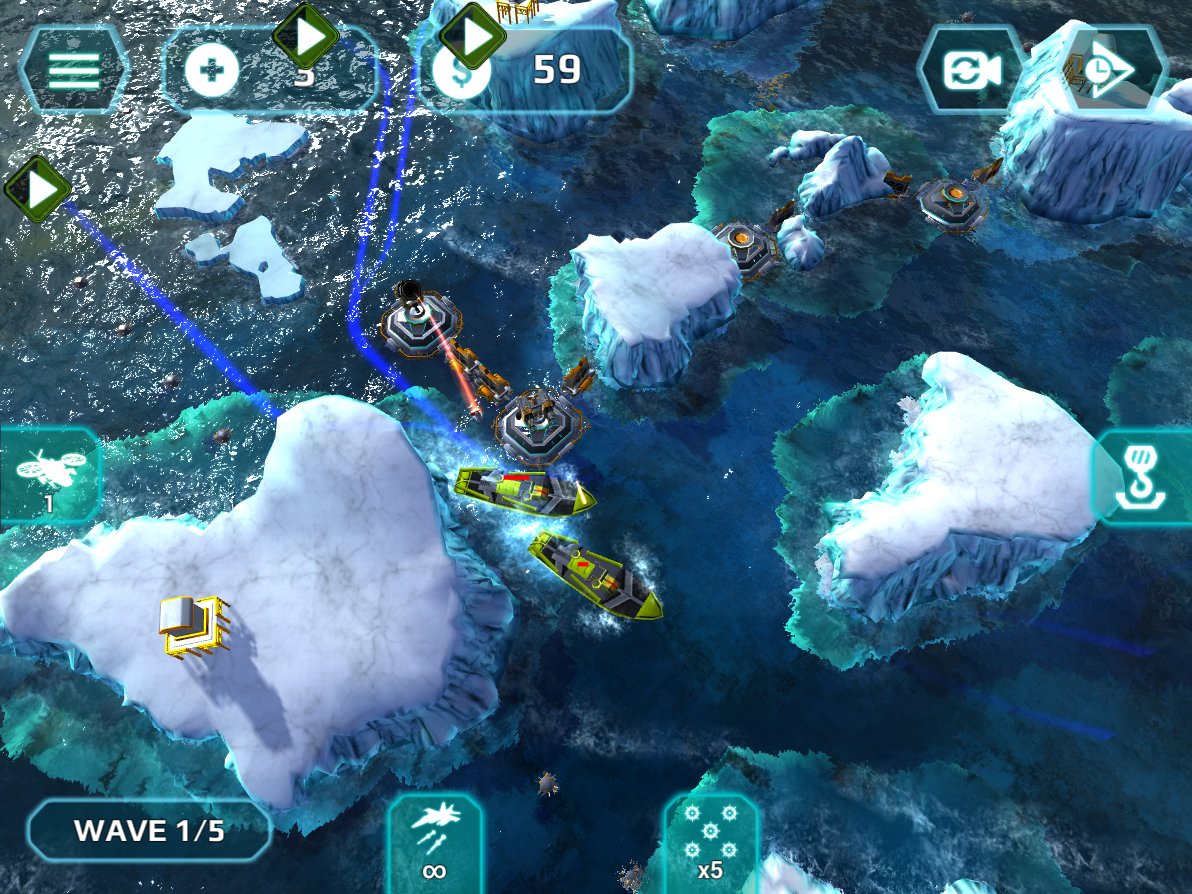Screen dimensions: 1192x894
Task: Use the x5 mines ability
Action: coord(710,843)
